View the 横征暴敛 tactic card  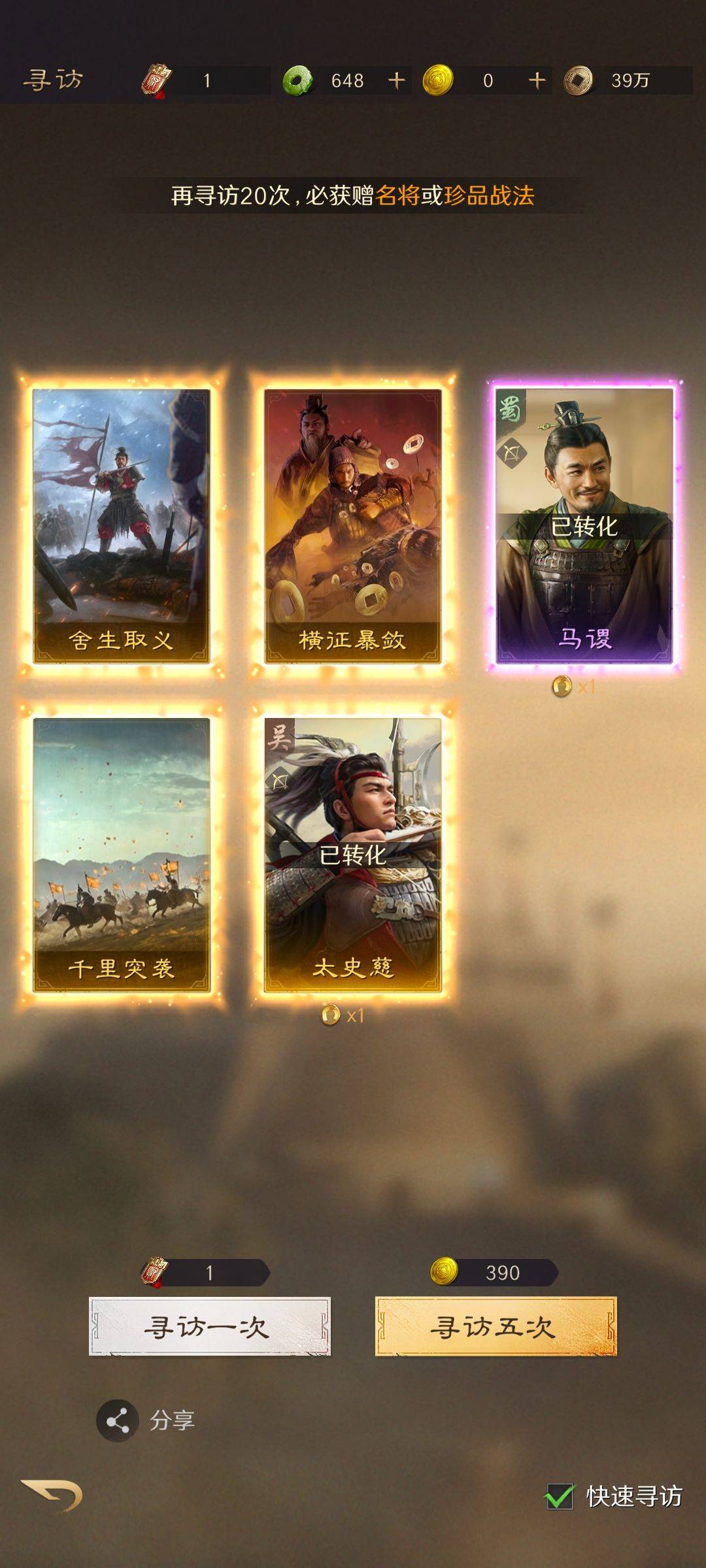(x=352, y=526)
